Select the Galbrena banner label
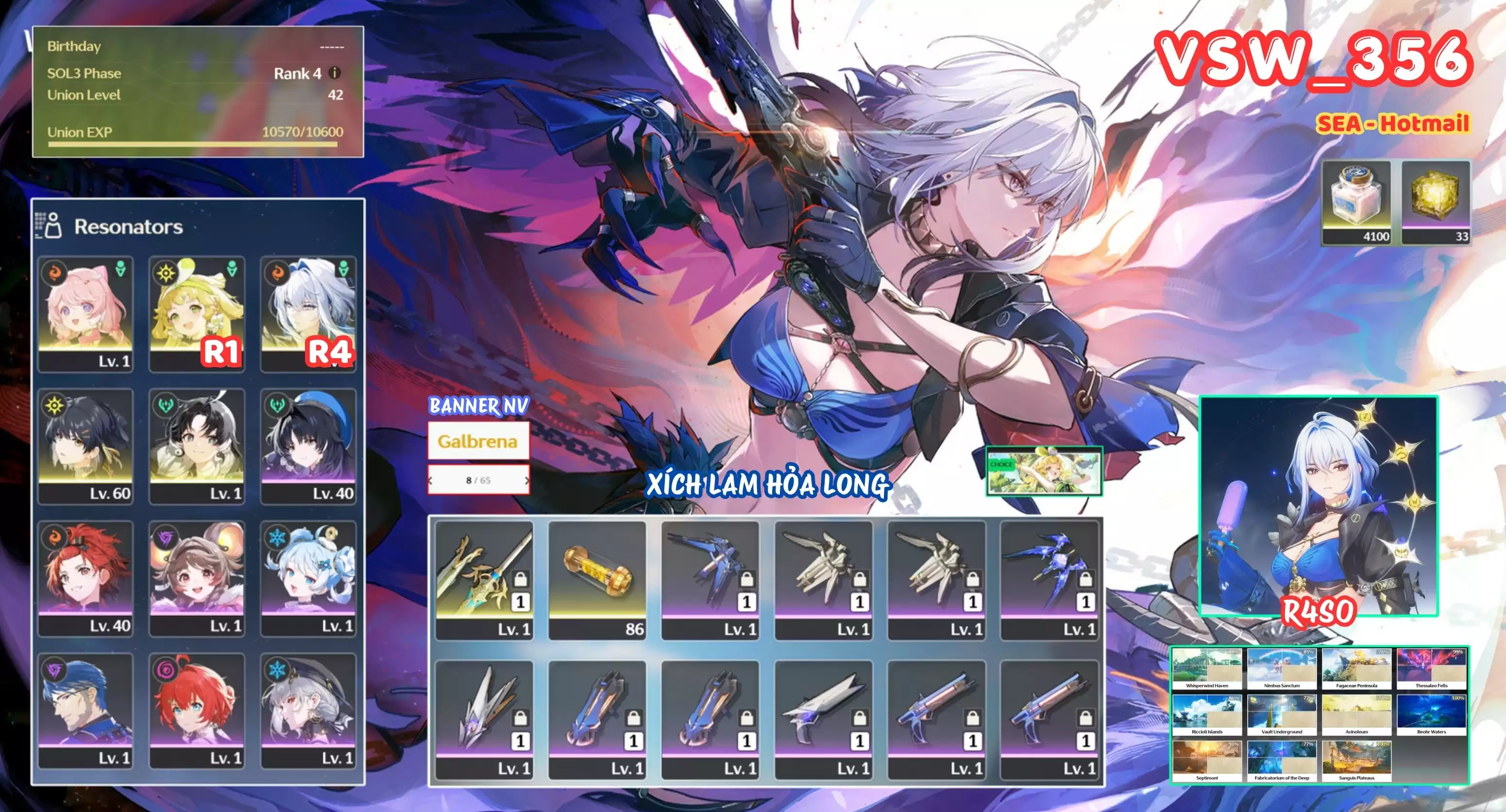1506x812 pixels. click(479, 442)
